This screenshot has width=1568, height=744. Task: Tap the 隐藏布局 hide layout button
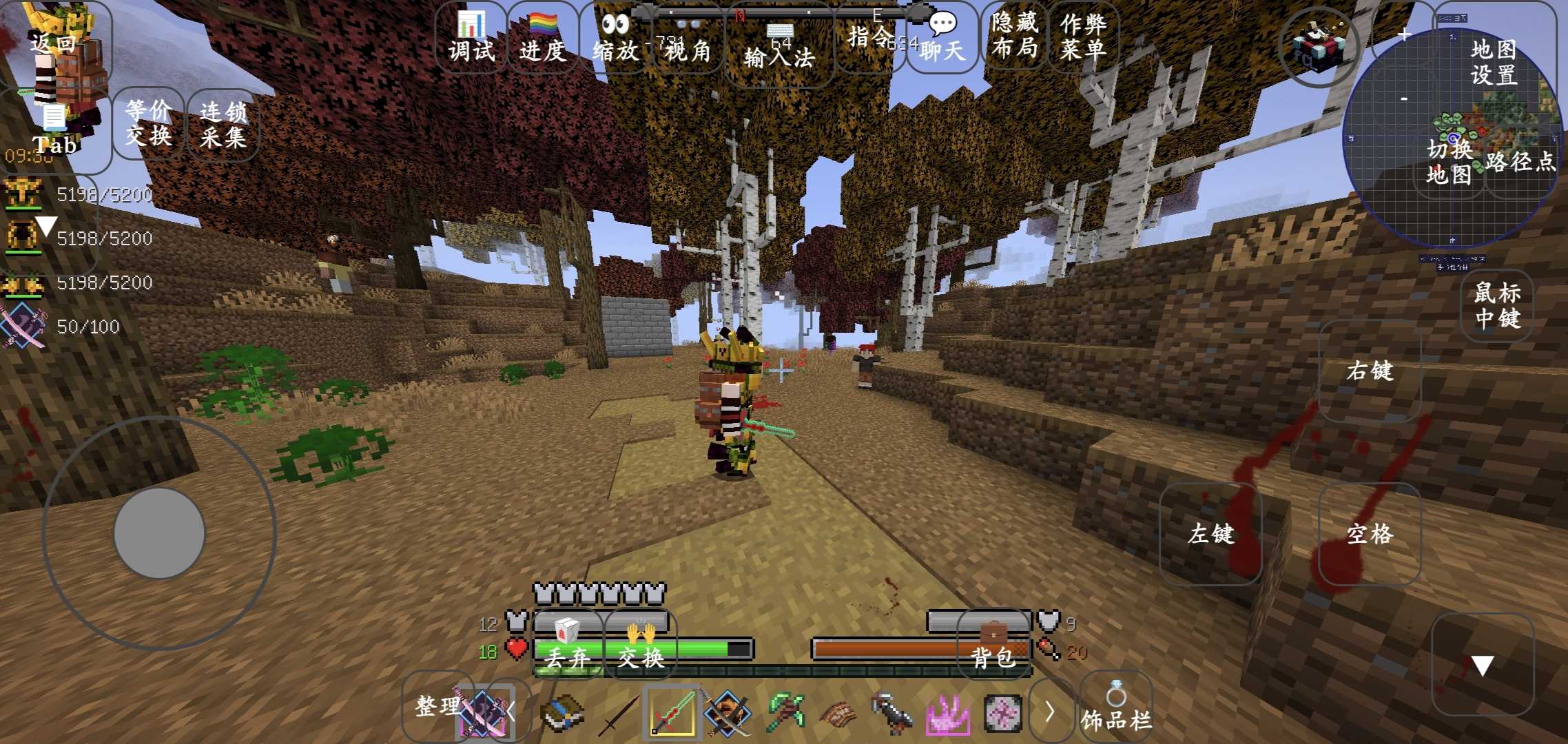tap(1015, 36)
